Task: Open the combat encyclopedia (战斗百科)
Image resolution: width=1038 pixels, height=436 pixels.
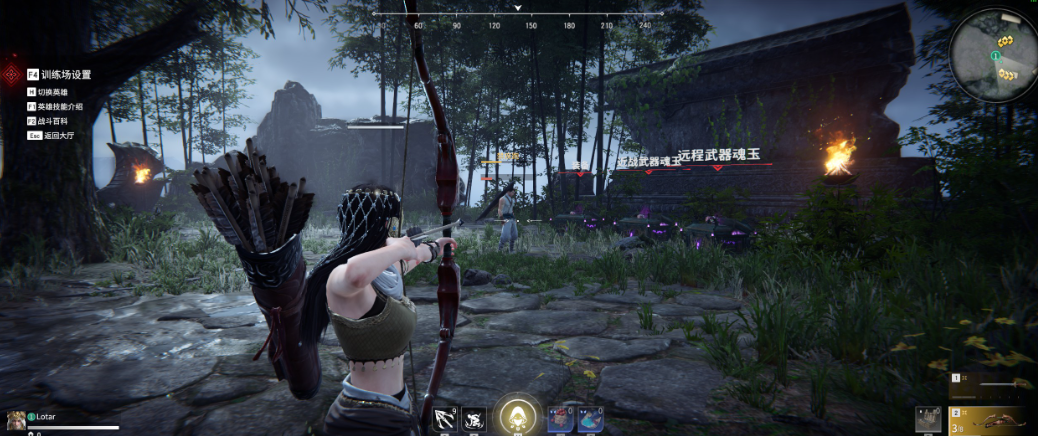Action: (x=54, y=120)
